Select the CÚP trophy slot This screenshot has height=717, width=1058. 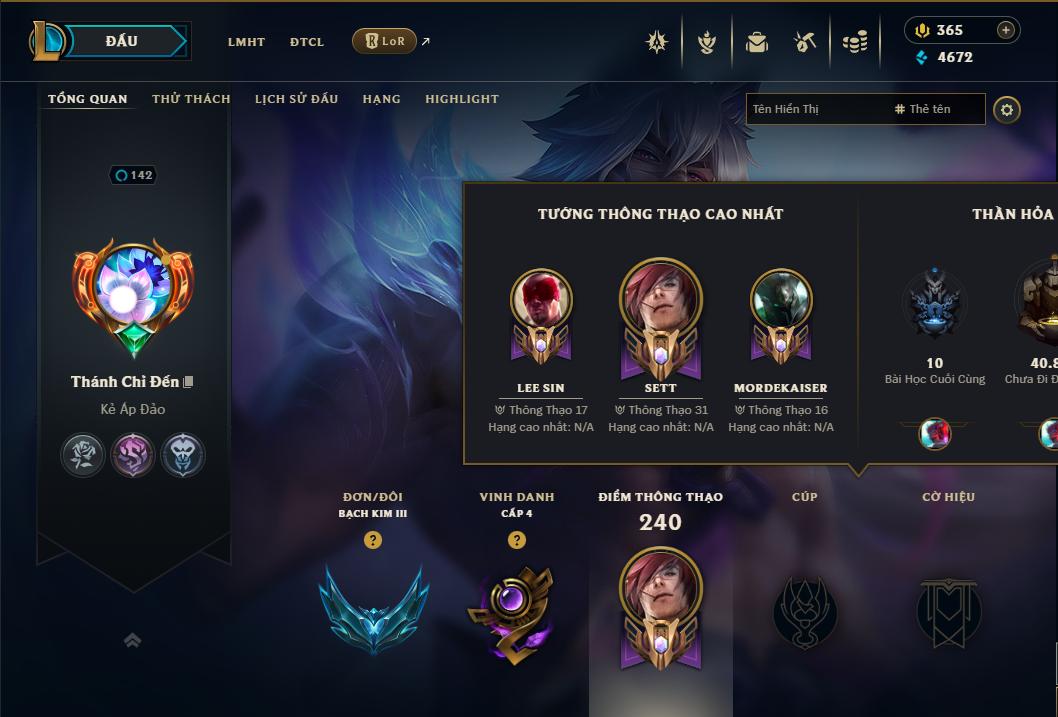click(805, 612)
